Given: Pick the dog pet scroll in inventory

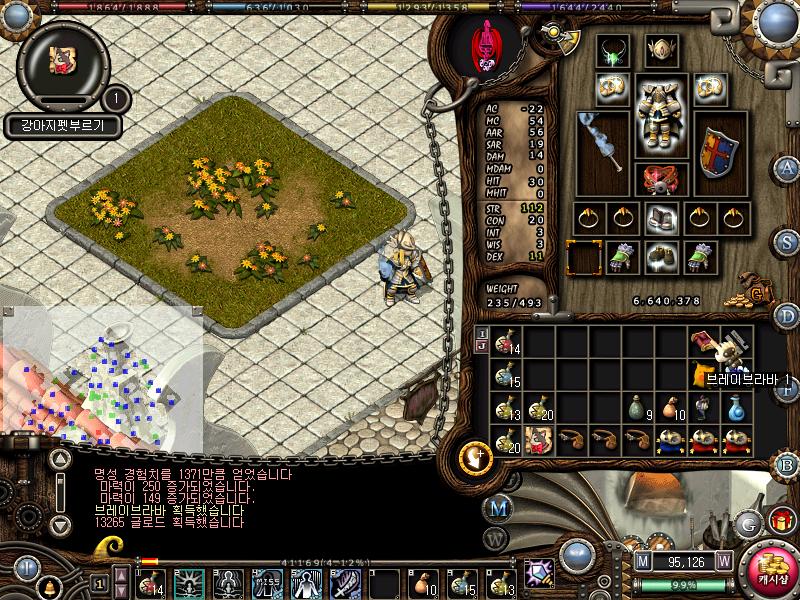Looking at the screenshot, I should (x=539, y=439).
